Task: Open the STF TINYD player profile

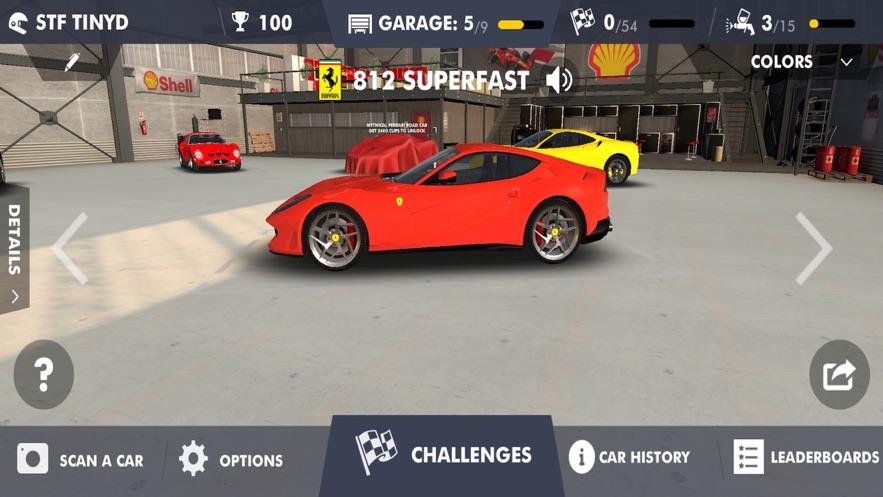Action: point(68,22)
